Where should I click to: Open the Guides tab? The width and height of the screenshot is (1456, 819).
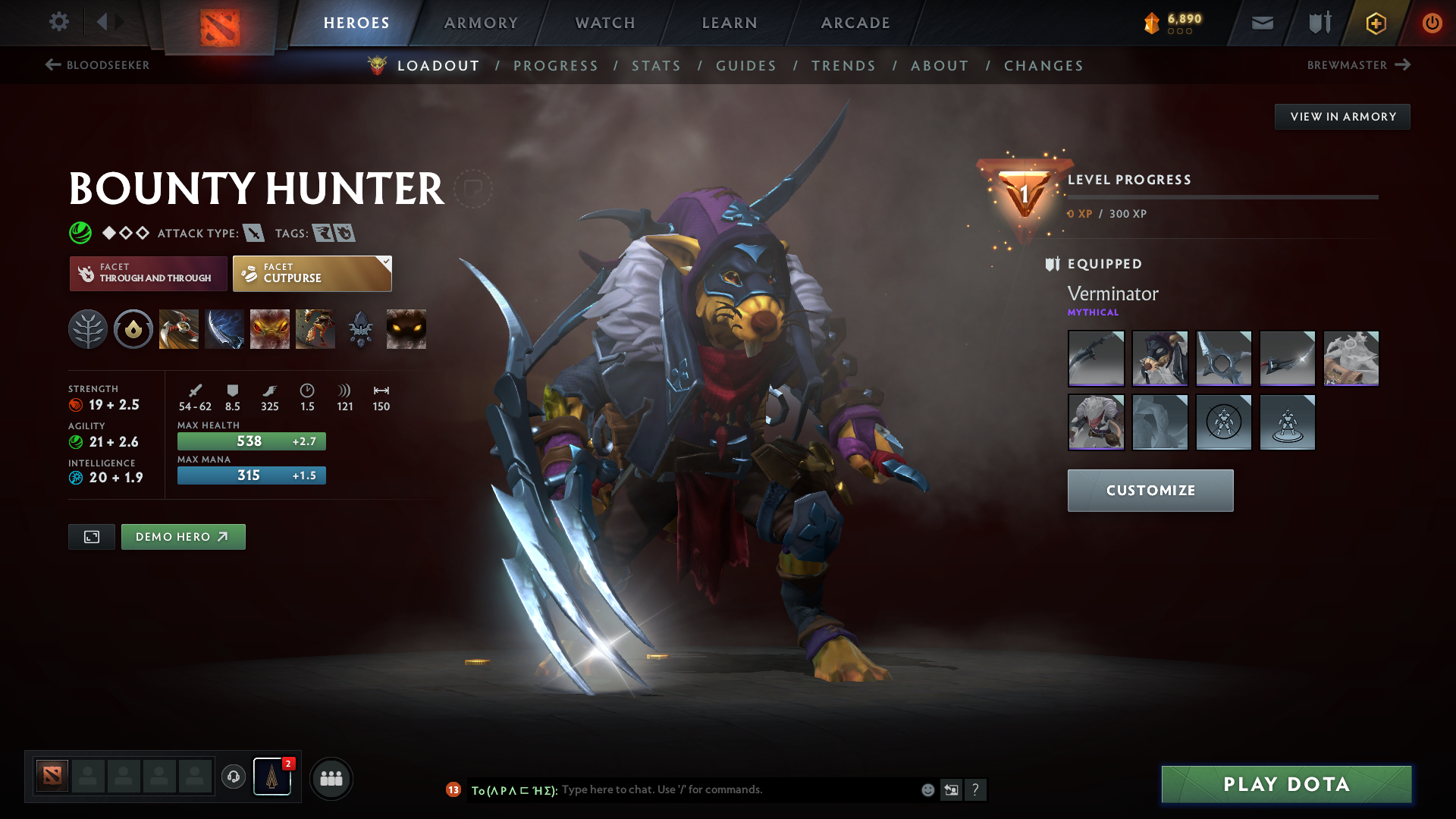point(746,66)
